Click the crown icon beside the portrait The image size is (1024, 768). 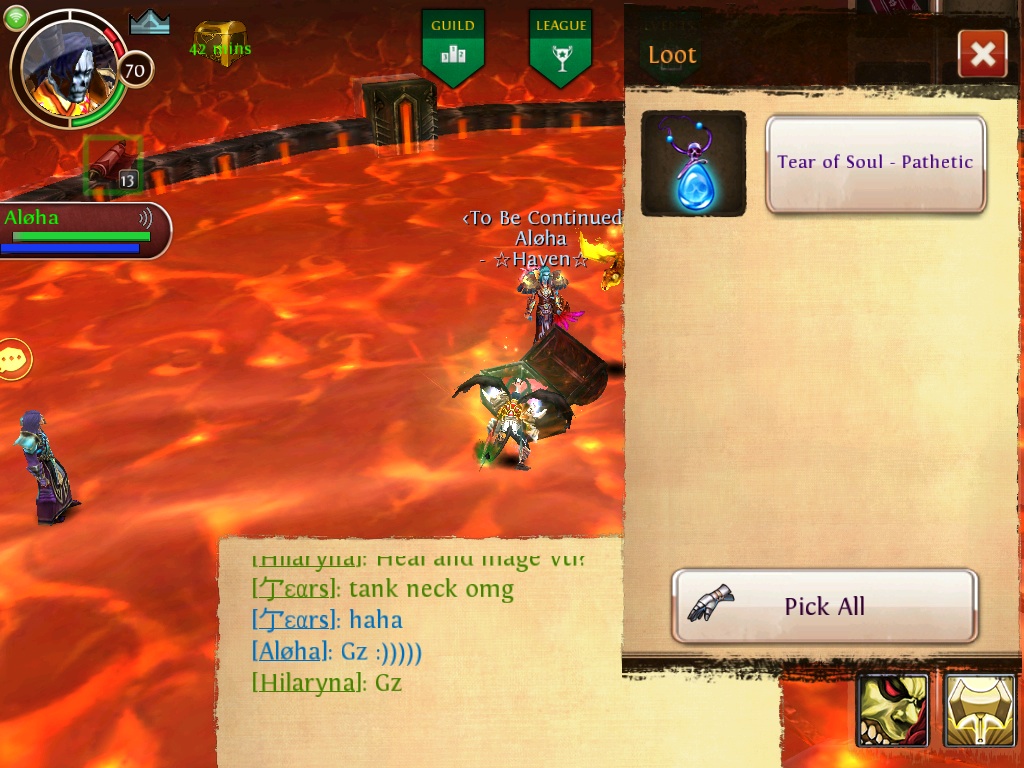[x=150, y=23]
